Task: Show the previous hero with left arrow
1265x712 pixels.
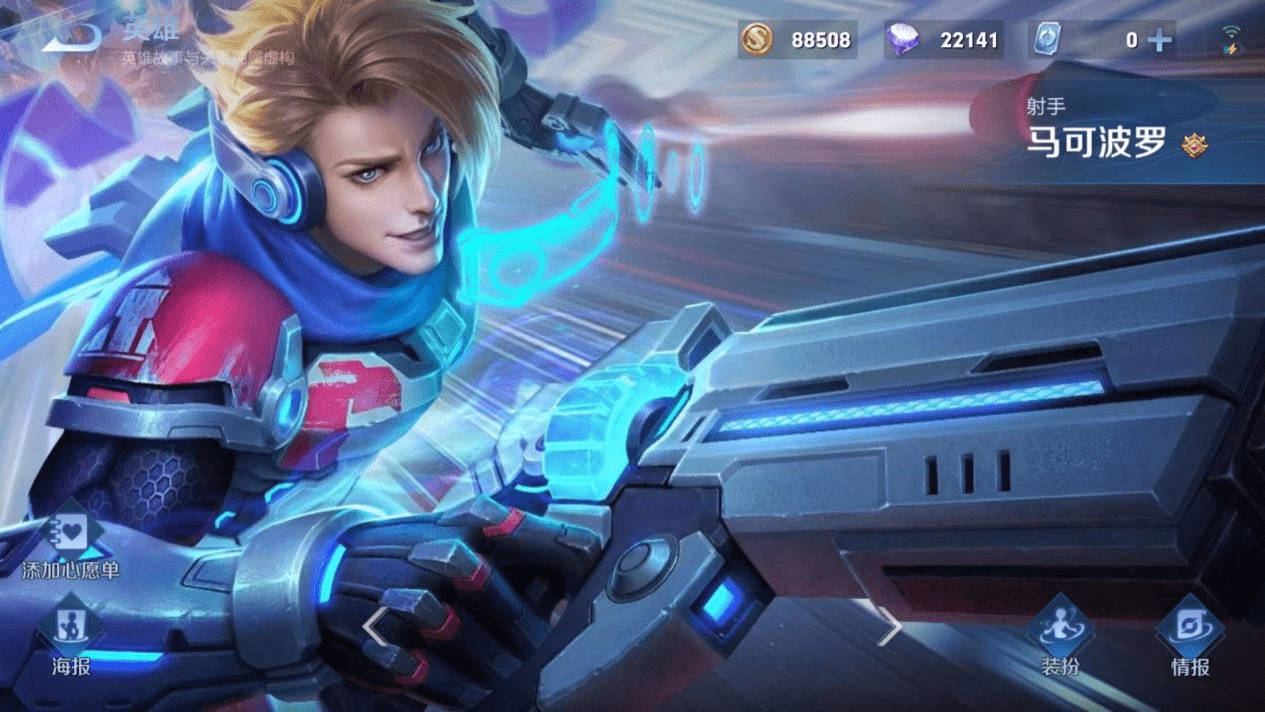Action: [x=376, y=627]
